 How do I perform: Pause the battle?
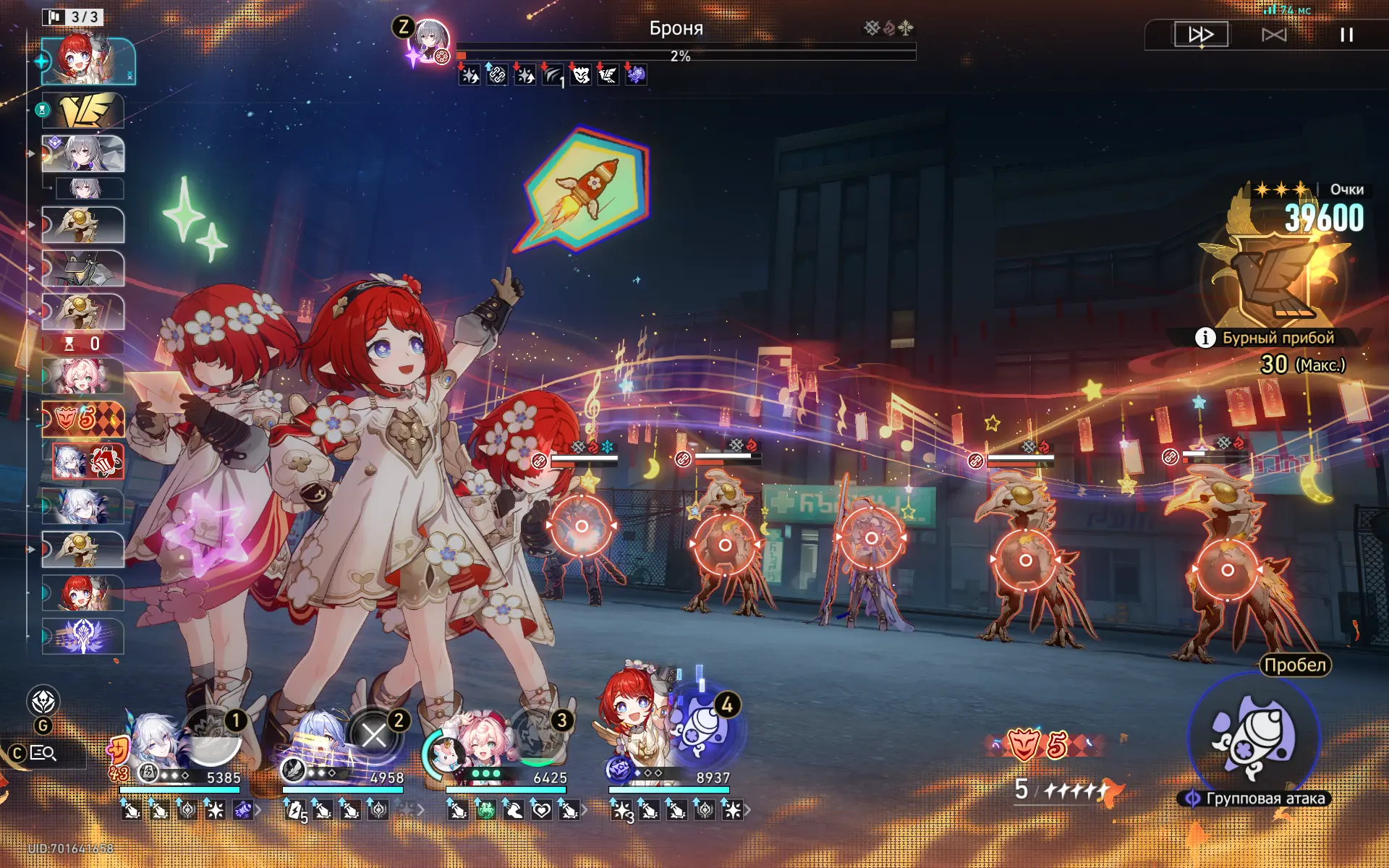coord(1346,34)
